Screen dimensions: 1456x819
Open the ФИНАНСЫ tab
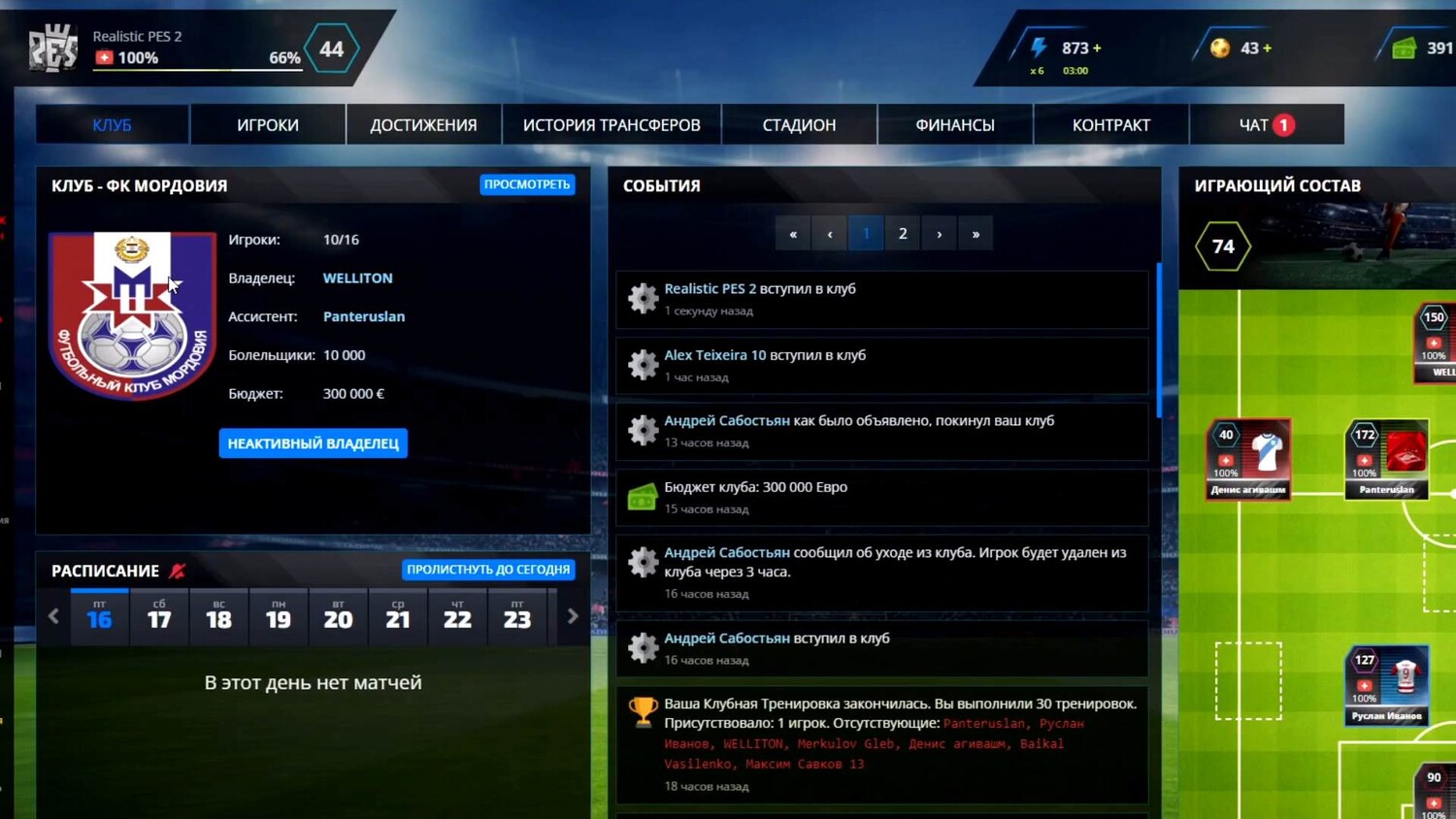tap(955, 125)
